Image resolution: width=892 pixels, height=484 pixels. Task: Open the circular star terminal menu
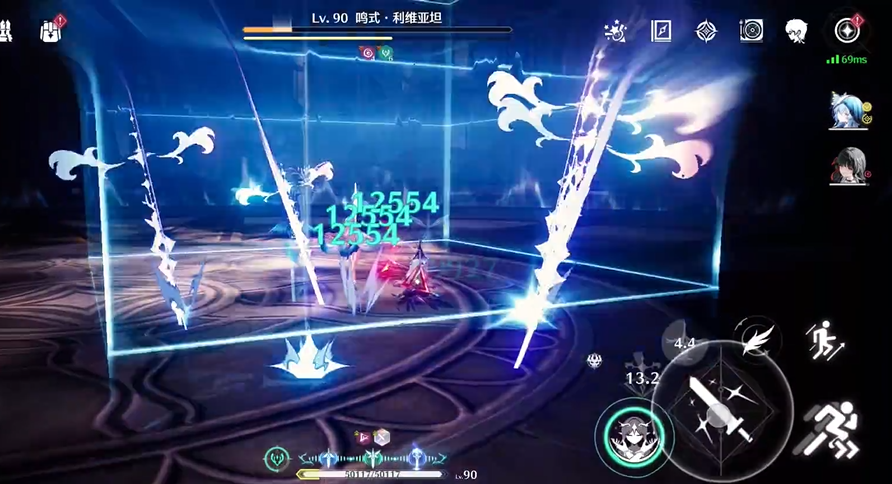click(x=846, y=30)
